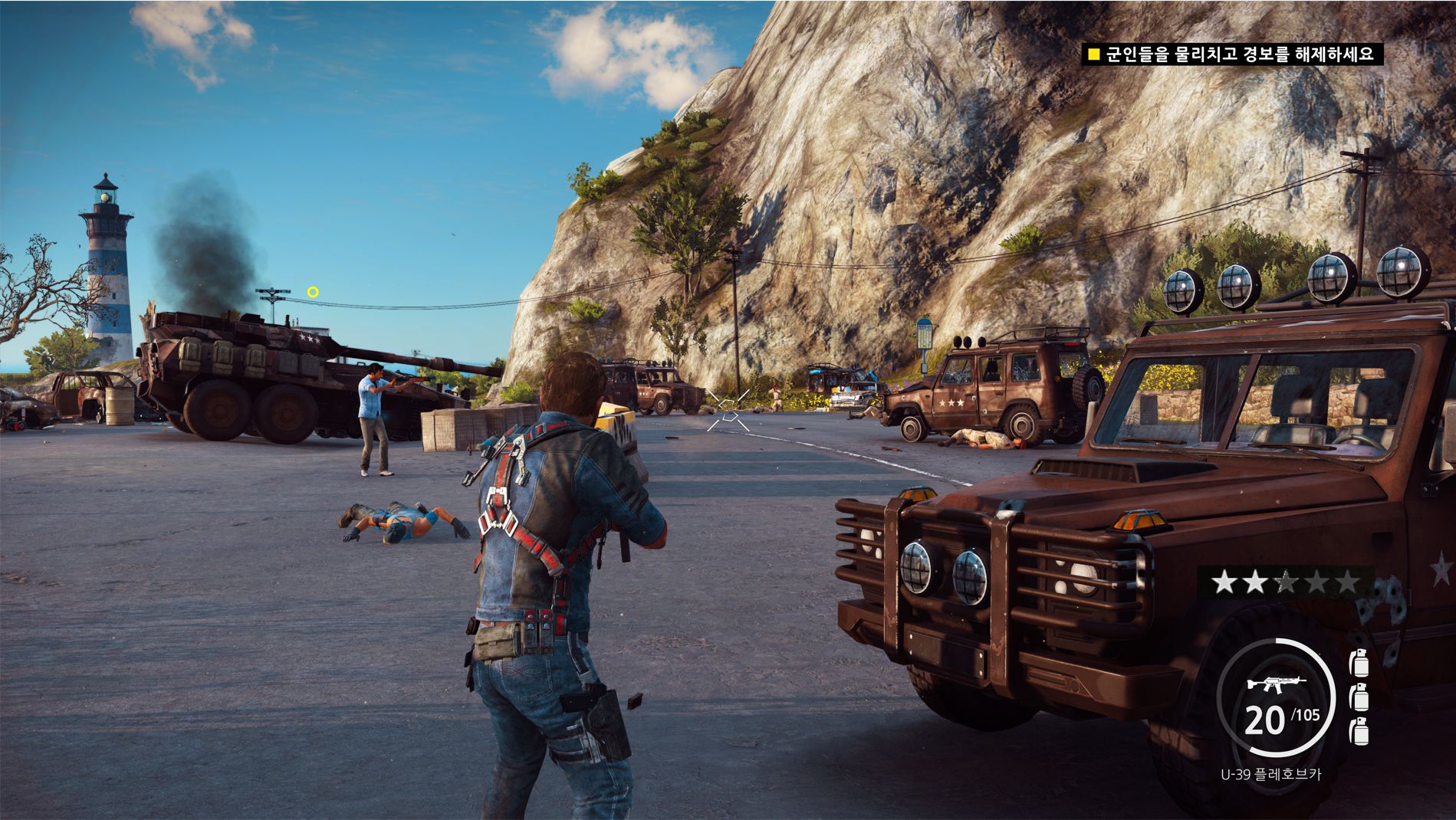Click the yellow circle objective marker
This screenshot has width=1456, height=820.
point(313,292)
